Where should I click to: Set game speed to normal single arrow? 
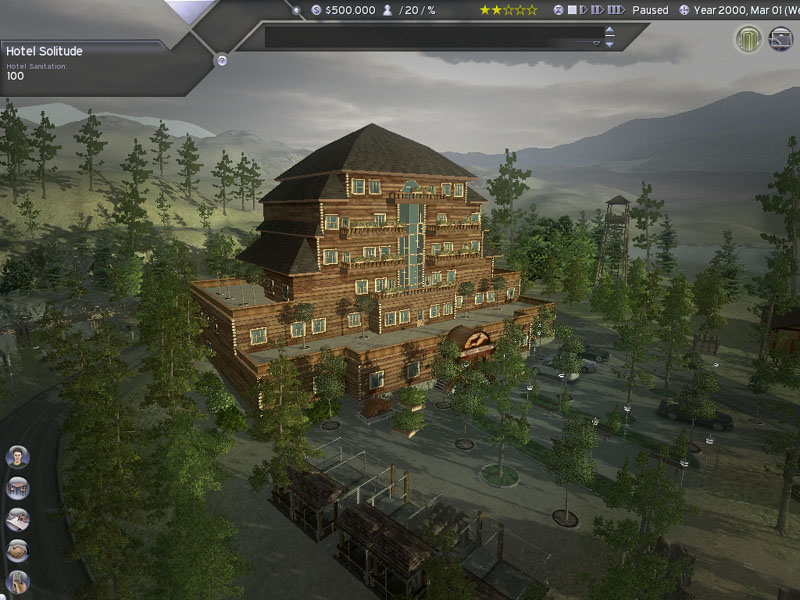coord(585,10)
